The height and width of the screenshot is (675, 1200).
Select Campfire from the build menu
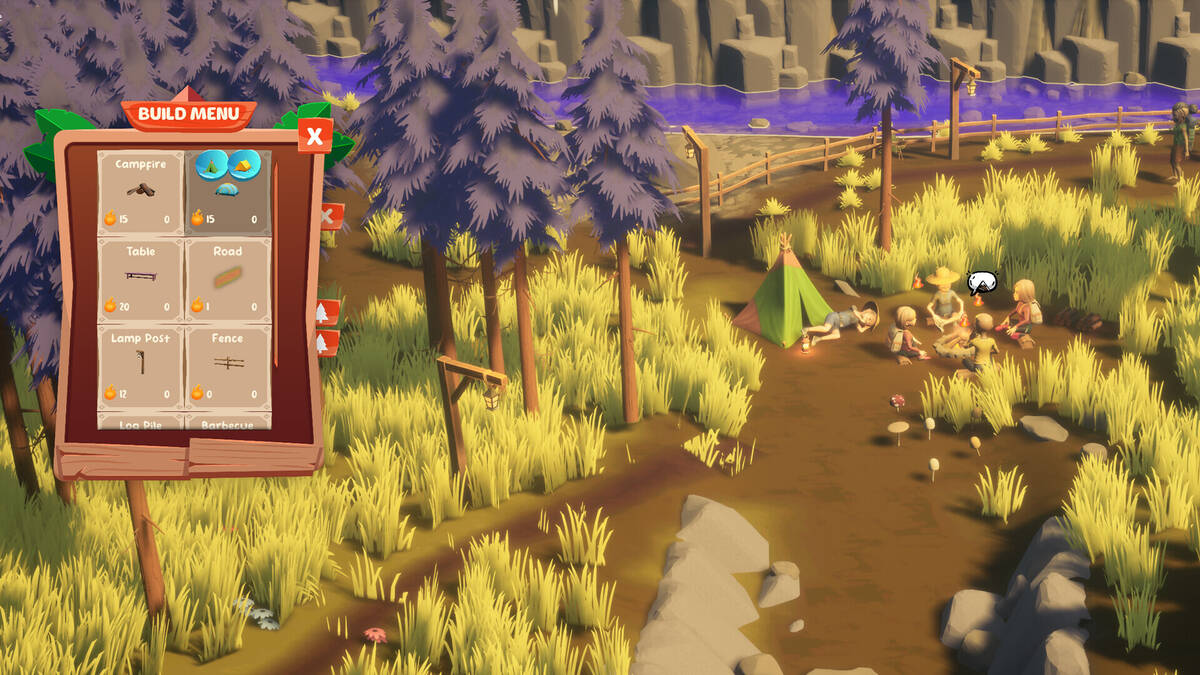[x=140, y=192]
